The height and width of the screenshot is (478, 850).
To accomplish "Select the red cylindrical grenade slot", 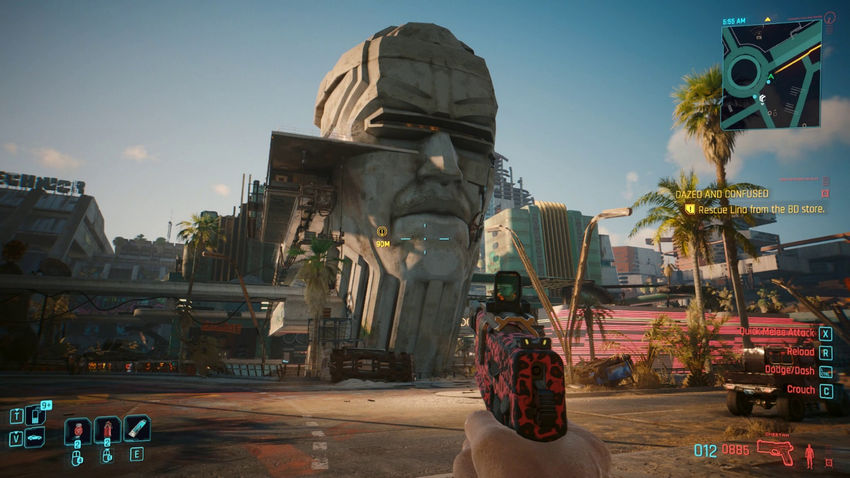I will [106, 431].
